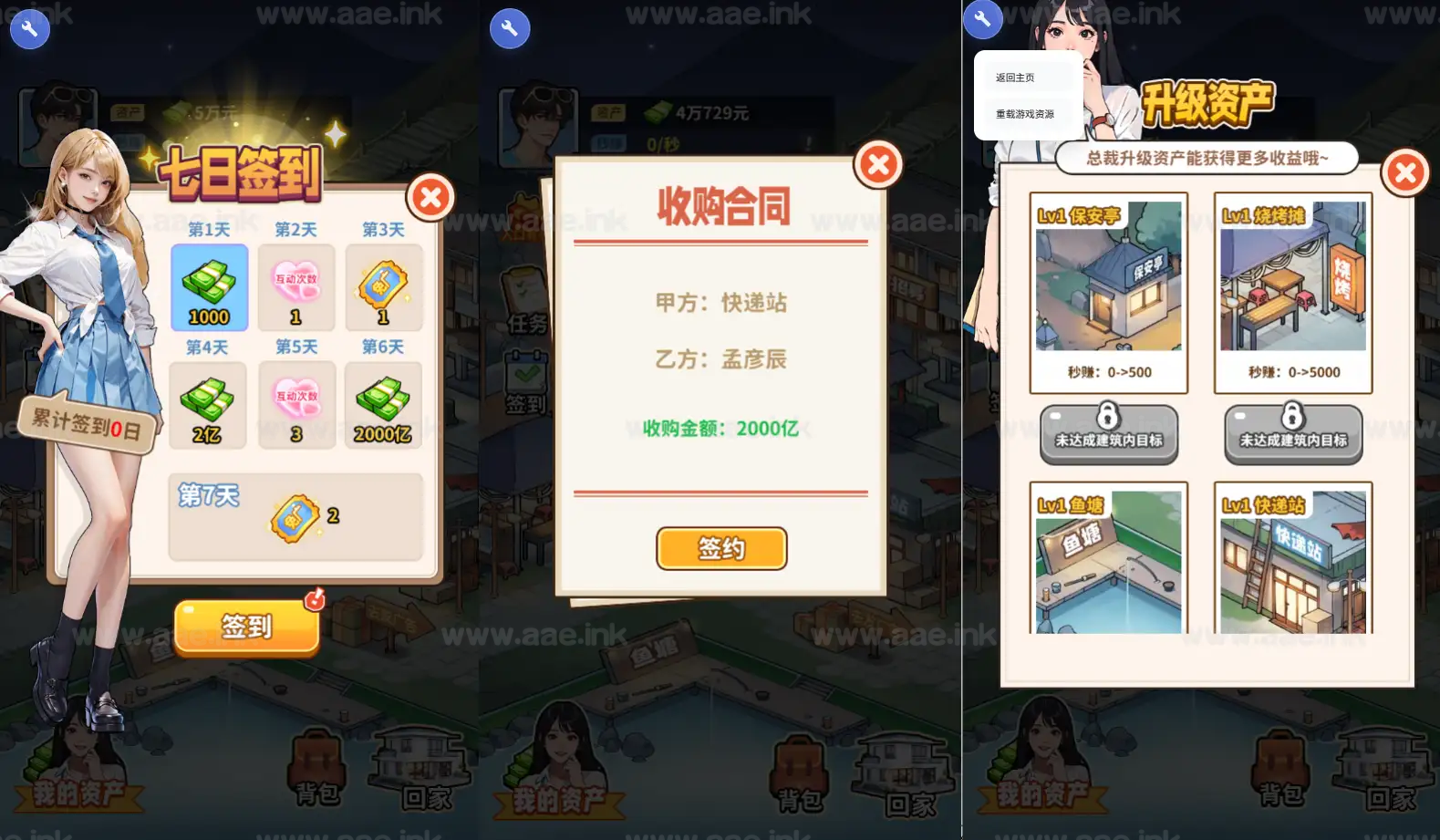The height and width of the screenshot is (840, 1440).
Task: Select the Lv1 快递站 asset card
Action: coord(1292,561)
